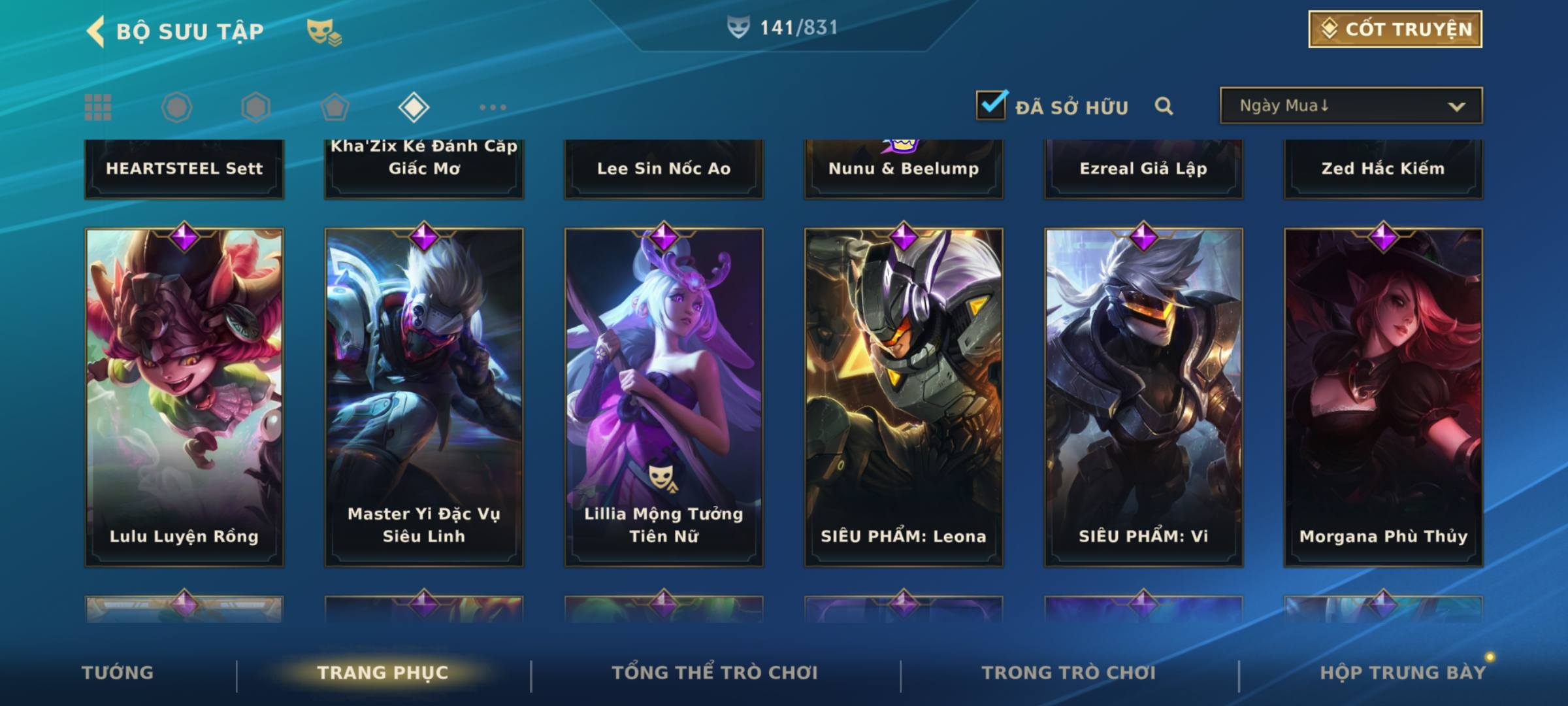The image size is (1568, 706).
Task: Select the Trang Phục tab
Action: pyautogui.click(x=383, y=673)
